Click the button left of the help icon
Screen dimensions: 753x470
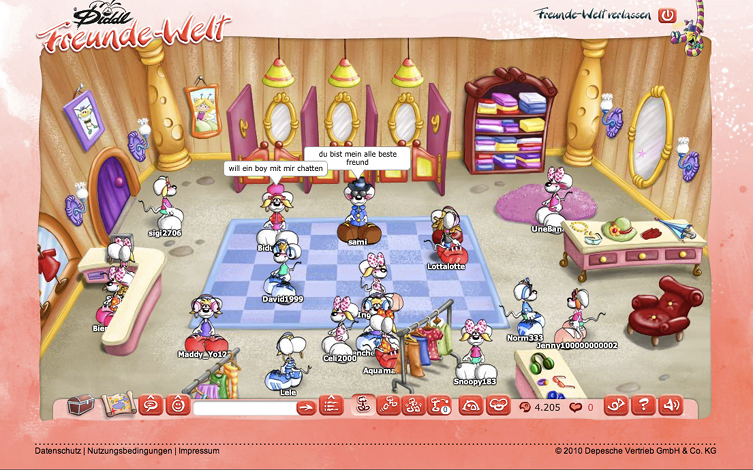[x=618, y=405]
